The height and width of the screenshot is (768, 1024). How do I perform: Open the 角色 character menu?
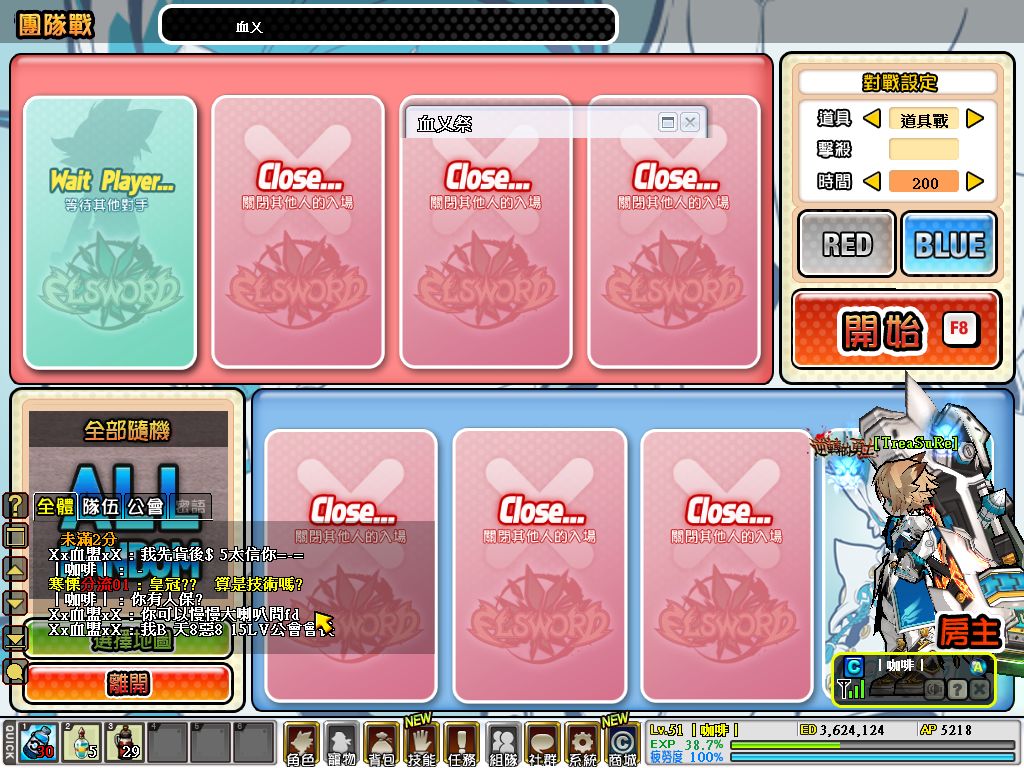[301, 745]
